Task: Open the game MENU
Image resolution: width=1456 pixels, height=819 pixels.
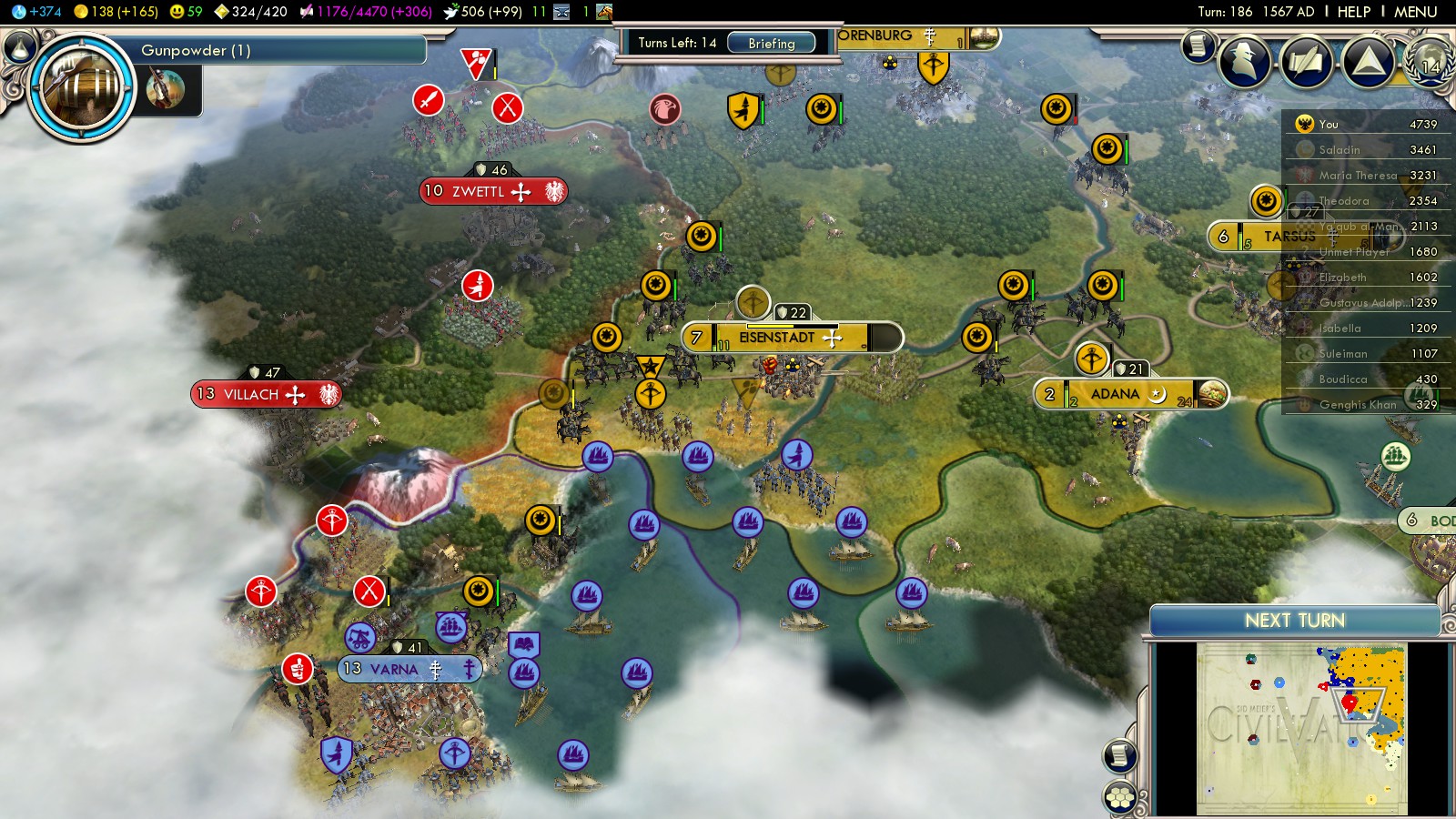Action: pos(1415,12)
